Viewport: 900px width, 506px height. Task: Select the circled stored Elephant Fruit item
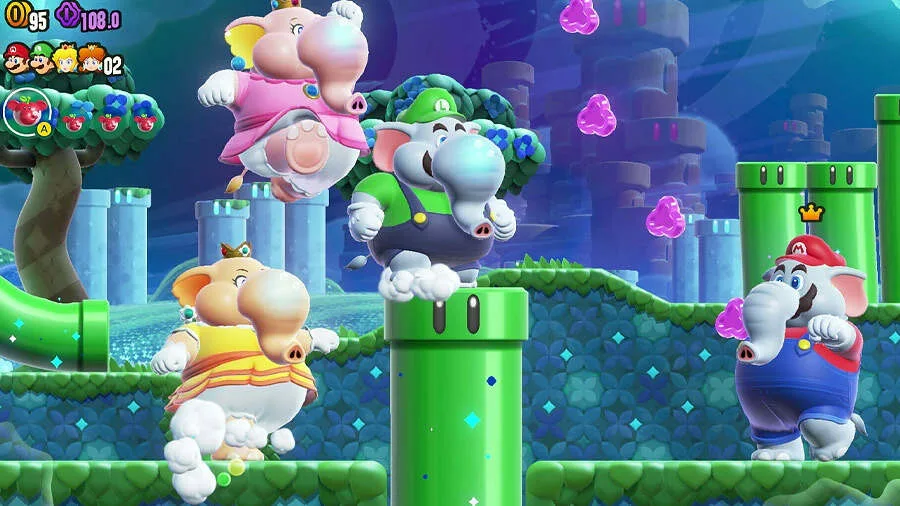pos(23,110)
